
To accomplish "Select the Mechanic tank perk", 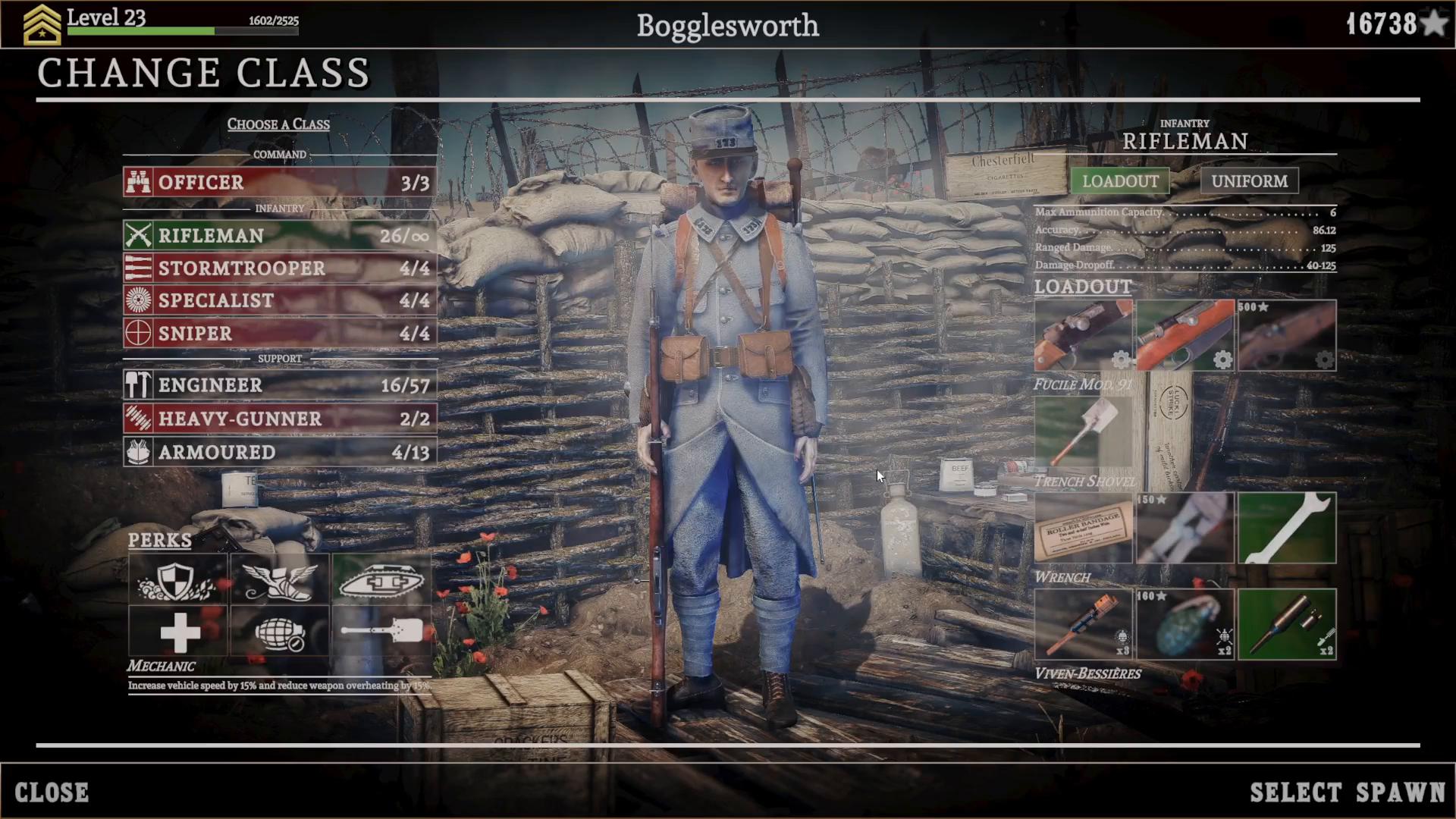I will (381, 580).
